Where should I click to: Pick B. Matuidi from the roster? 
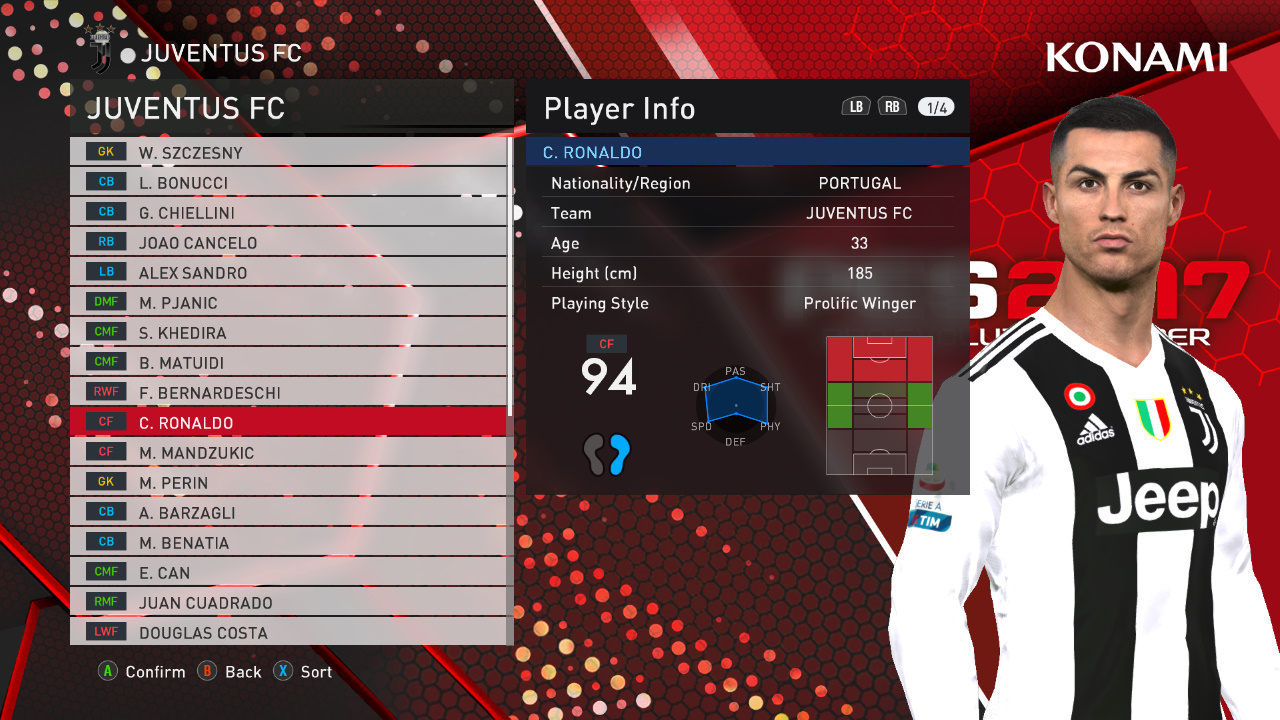(x=288, y=362)
